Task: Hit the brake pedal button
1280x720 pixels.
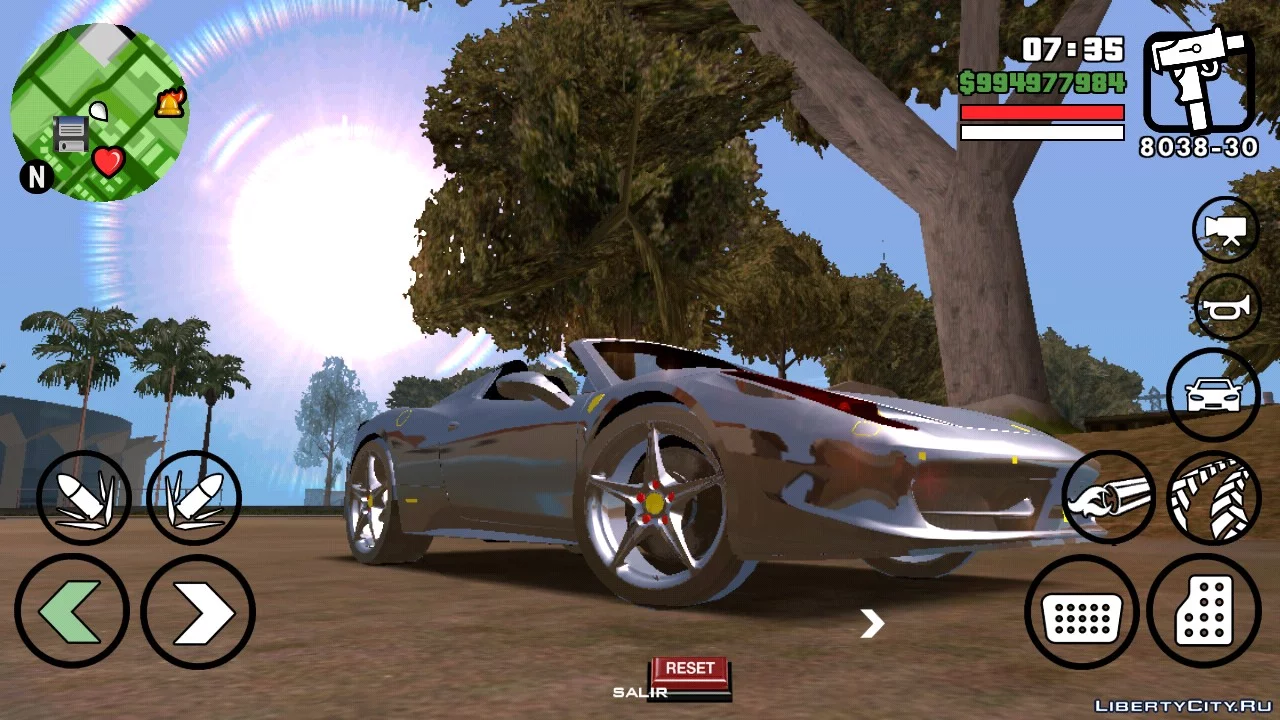Action: tap(1082, 611)
